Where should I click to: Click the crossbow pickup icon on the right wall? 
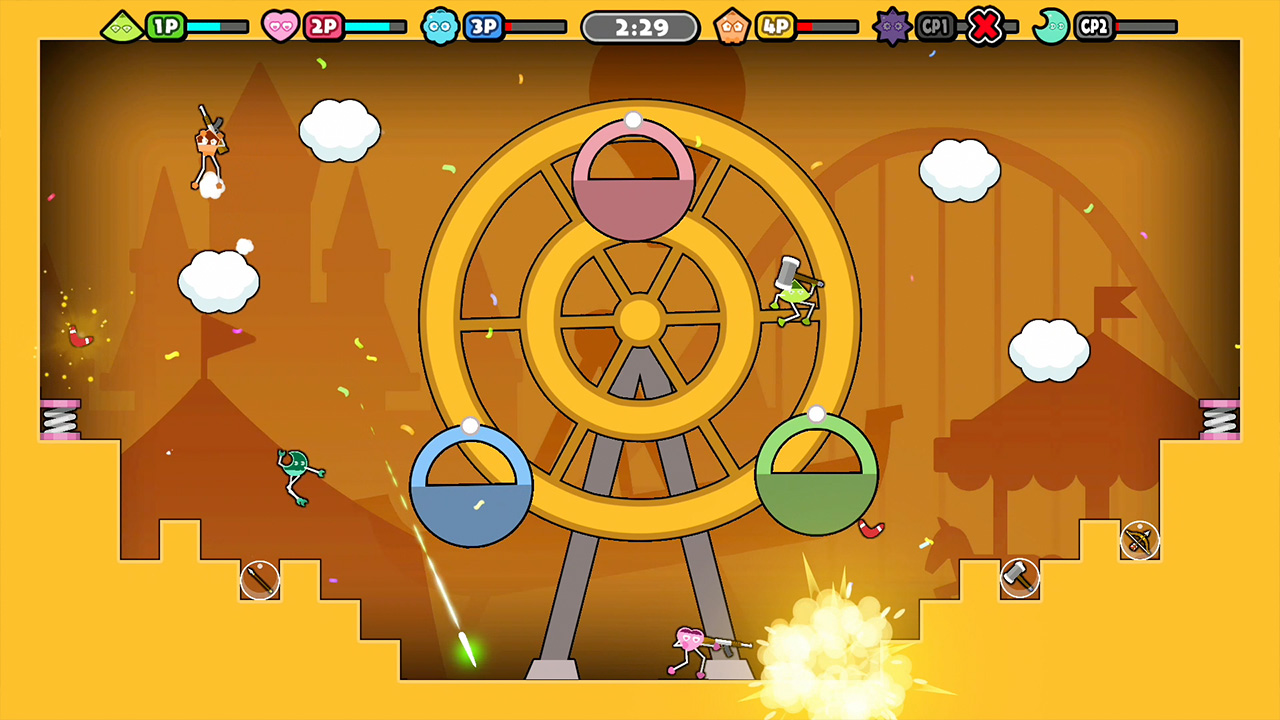pos(1140,540)
